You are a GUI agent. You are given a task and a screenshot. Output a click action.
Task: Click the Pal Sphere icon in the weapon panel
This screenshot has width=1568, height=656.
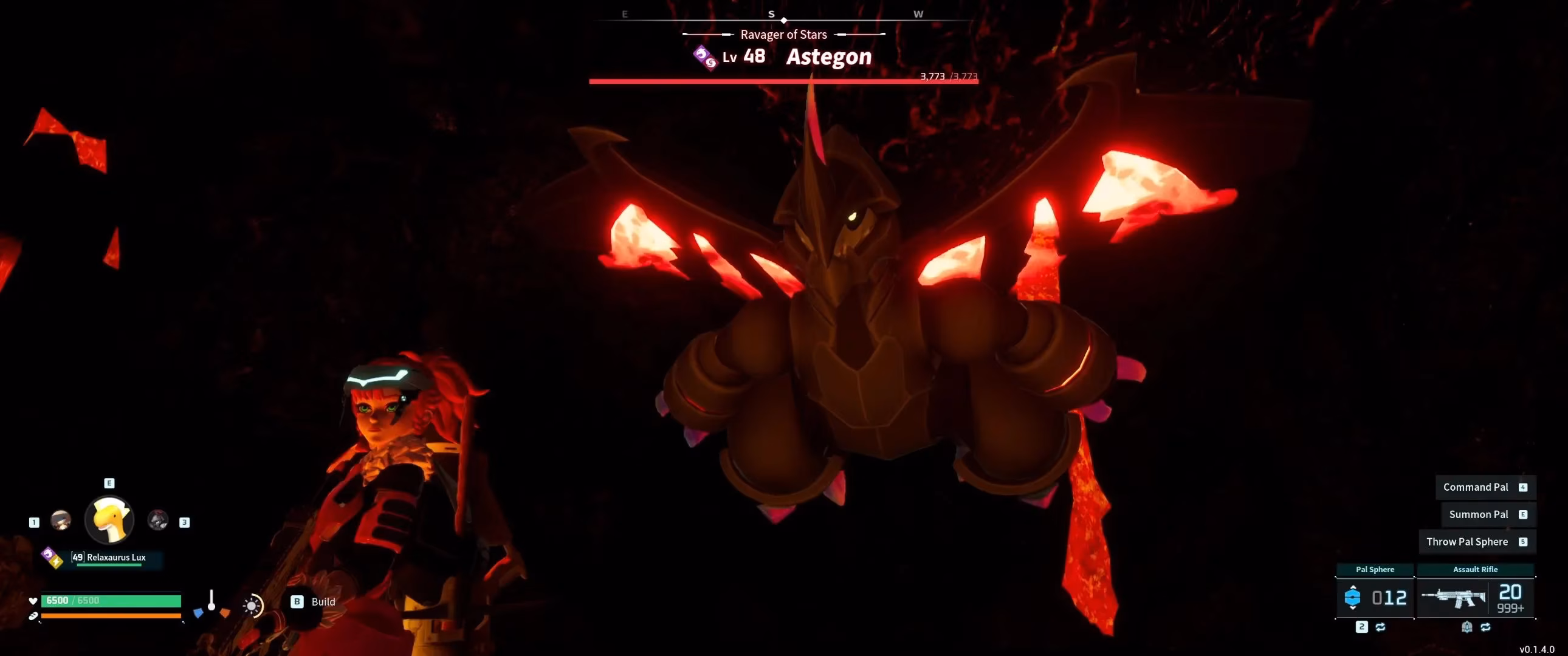coord(1354,597)
